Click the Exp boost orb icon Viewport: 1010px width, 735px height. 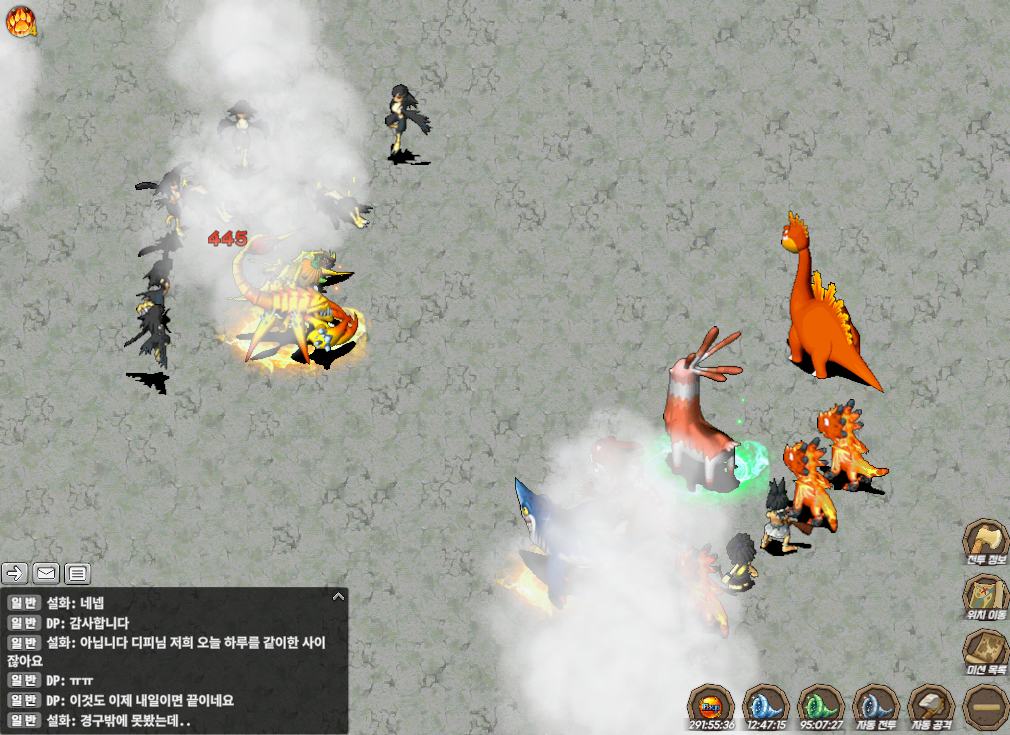(711, 704)
